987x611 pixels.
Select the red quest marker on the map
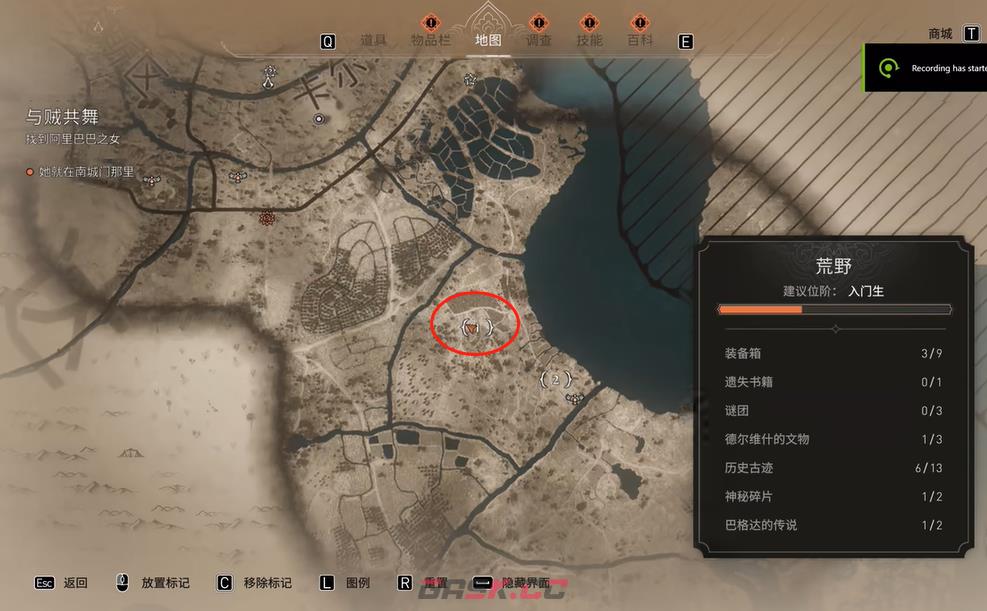coord(266,218)
